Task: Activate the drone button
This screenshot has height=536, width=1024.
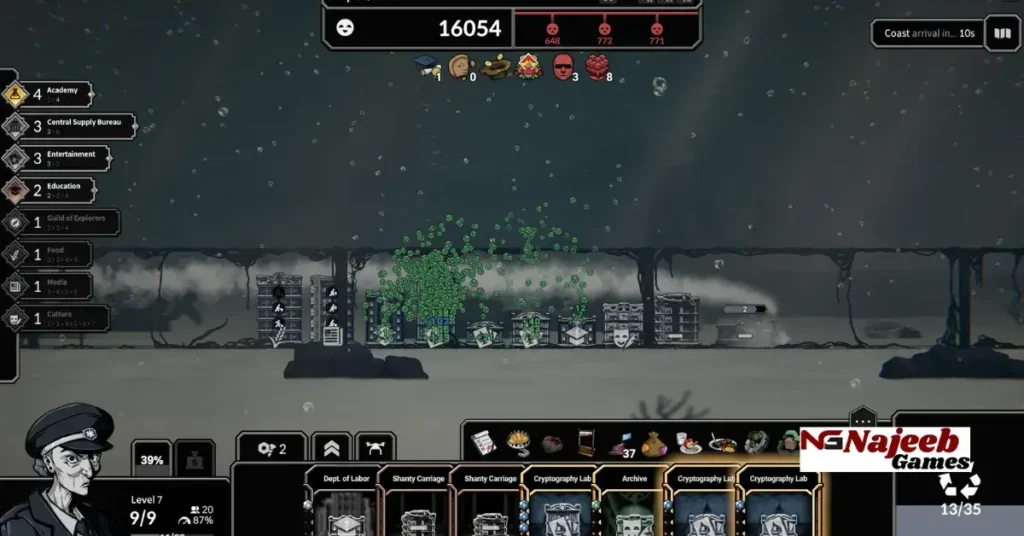Action: coord(375,449)
